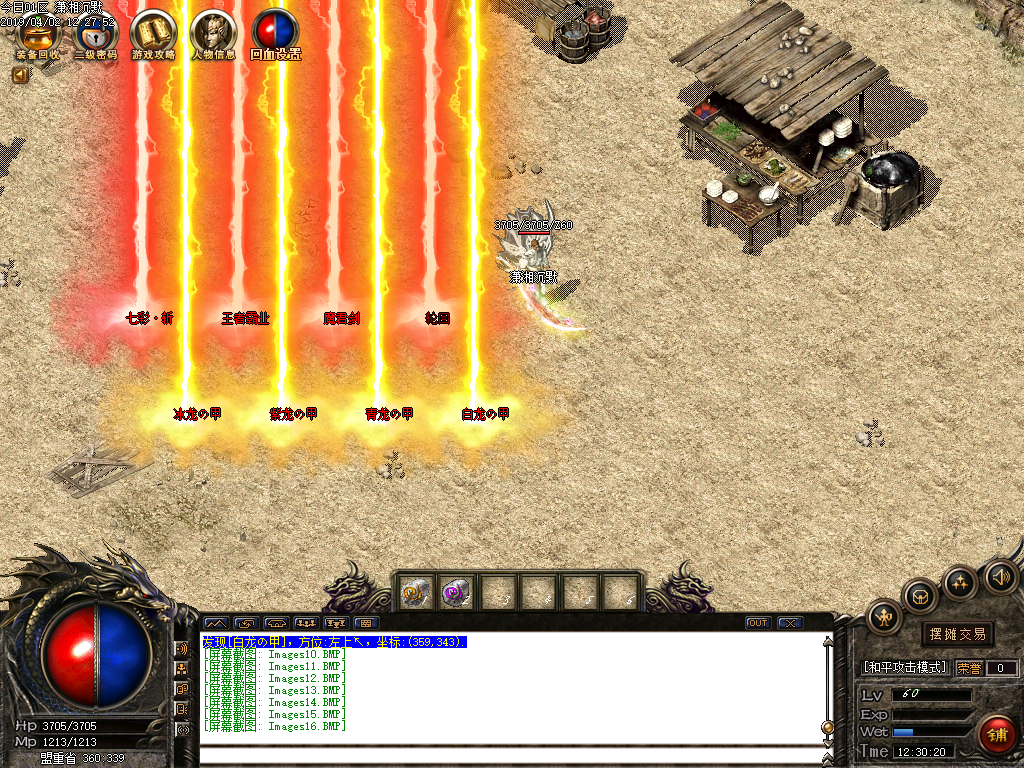The image size is (1024, 768).
Task: Open the red 铺 shop button
Action: tap(996, 734)
